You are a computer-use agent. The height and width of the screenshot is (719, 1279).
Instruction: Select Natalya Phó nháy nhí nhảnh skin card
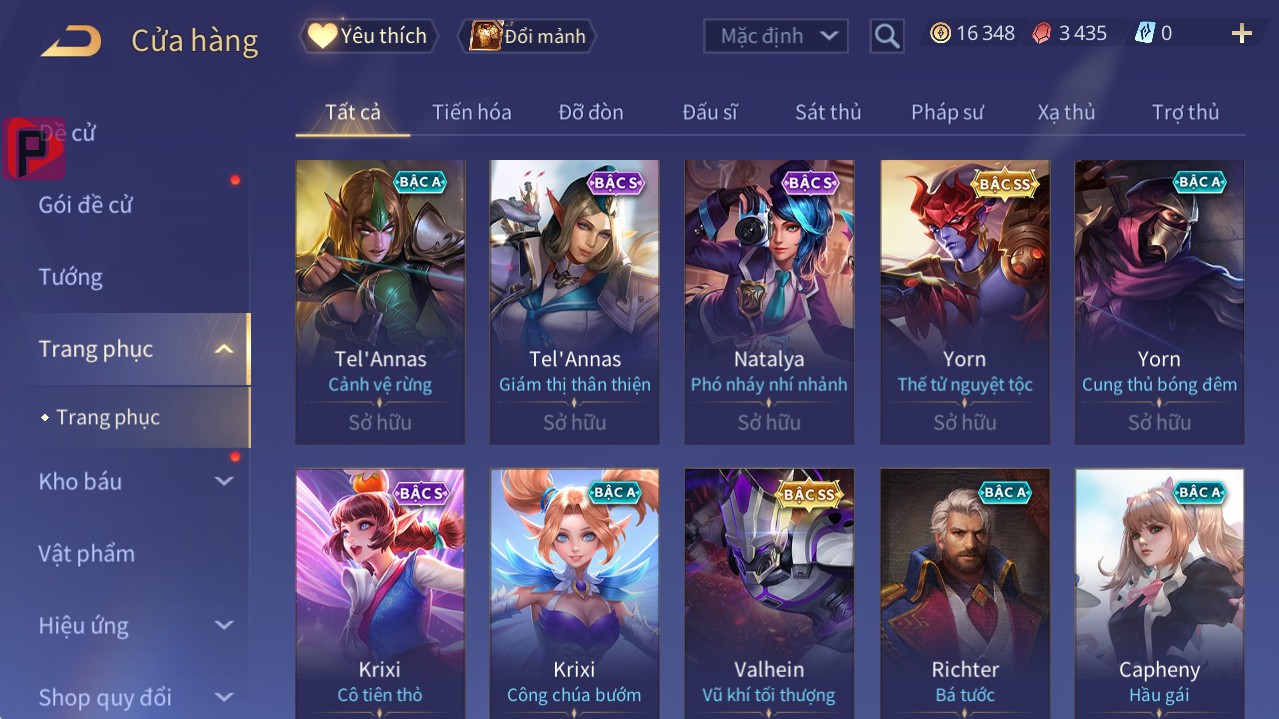click(769, 300)
